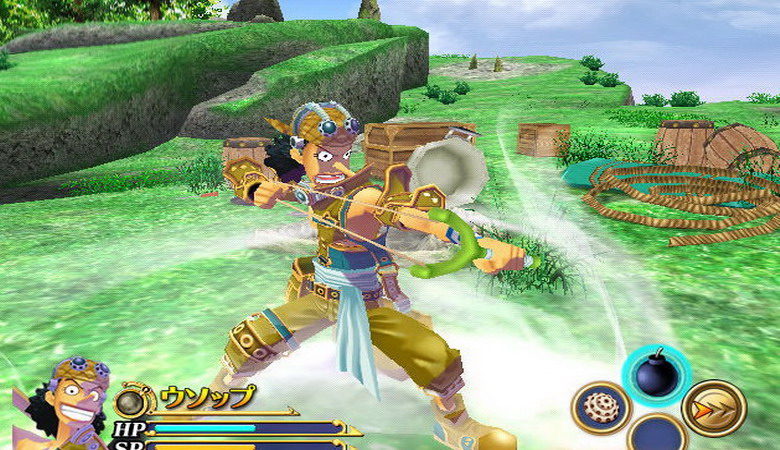Activate the gold arrow dash icon
Viewport: 780px width, 450px height.
(x=714, y=408)
